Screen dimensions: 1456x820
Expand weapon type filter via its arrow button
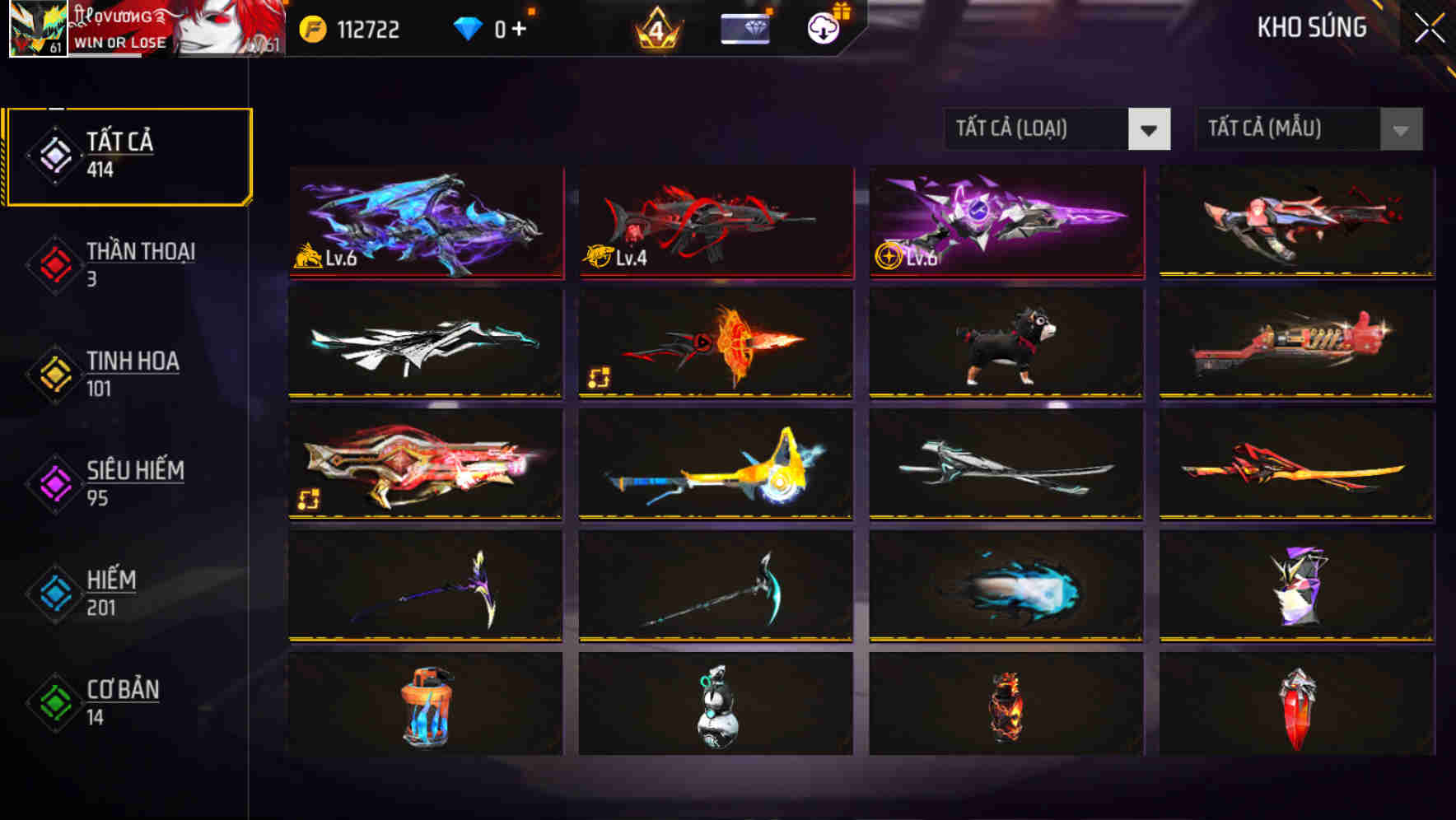click(1150, 129)
